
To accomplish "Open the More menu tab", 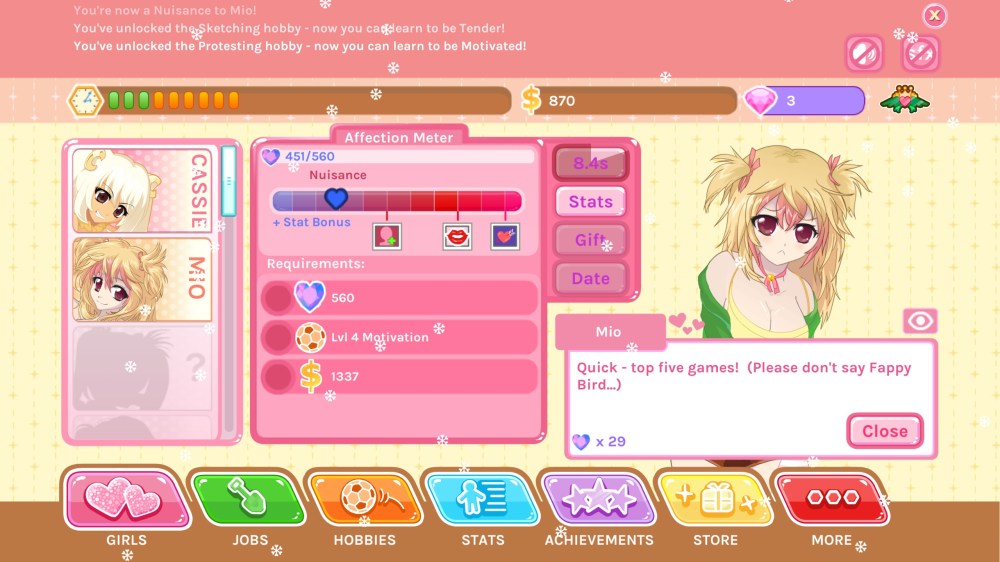I will coord(832,500).
